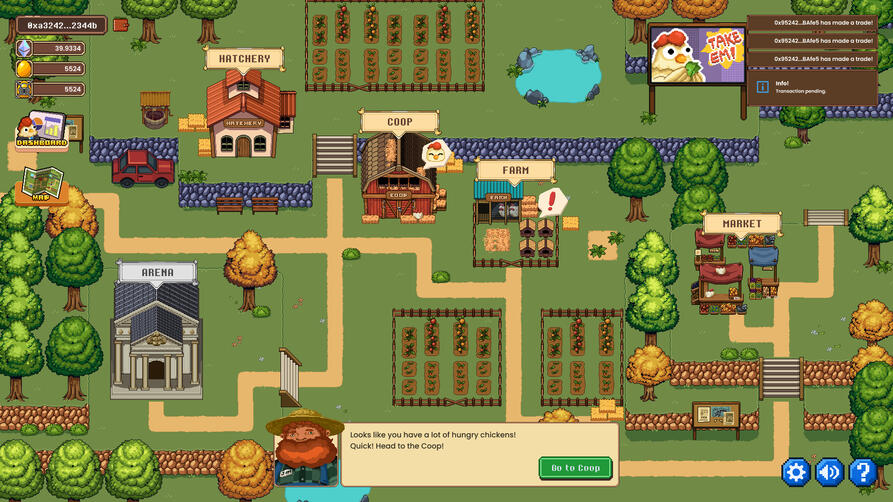The image size is (893, 502).
Task: Open the red wallet icon
Action: click(121, 25)
